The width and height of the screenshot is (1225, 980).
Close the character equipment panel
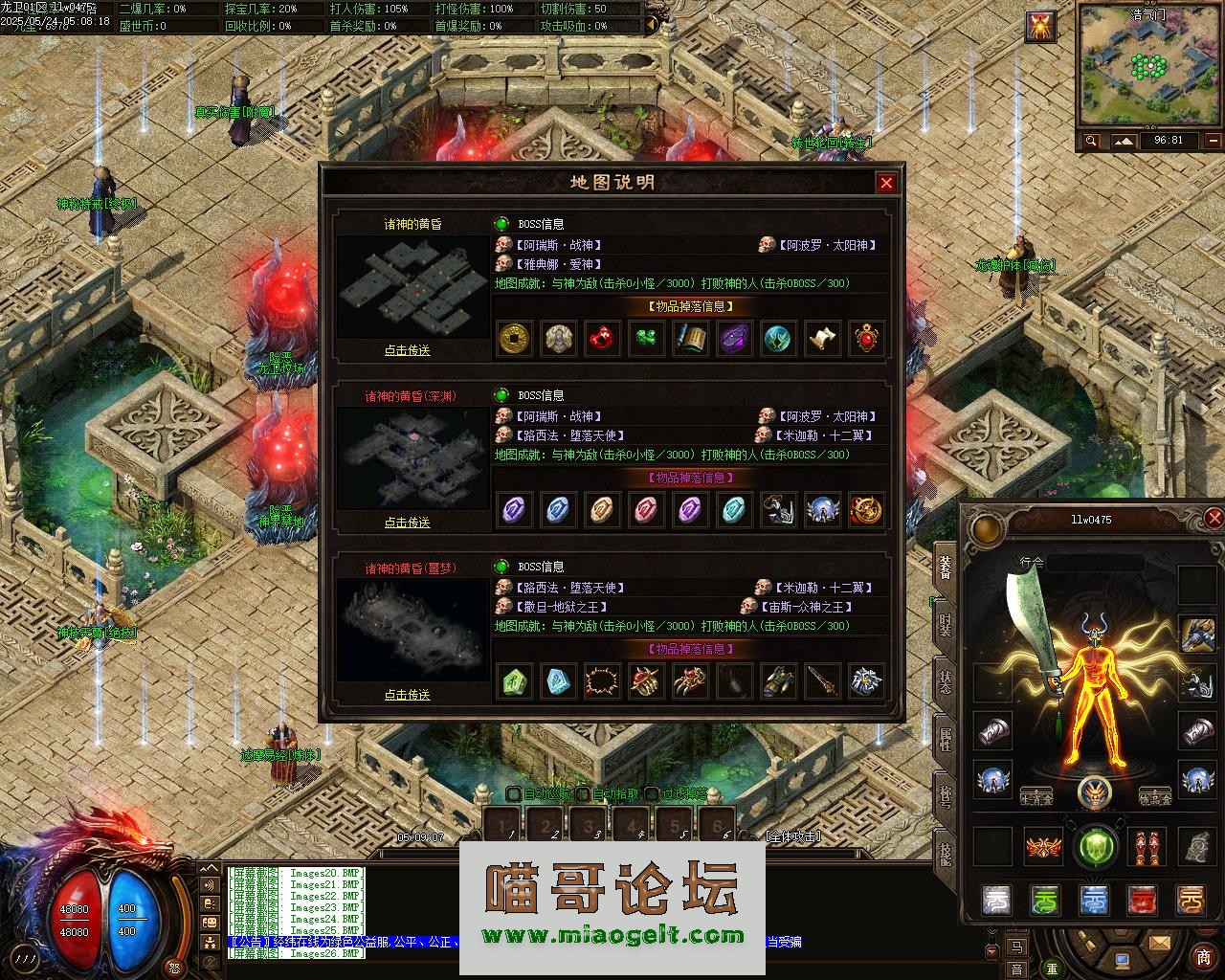coord(1214,519)
